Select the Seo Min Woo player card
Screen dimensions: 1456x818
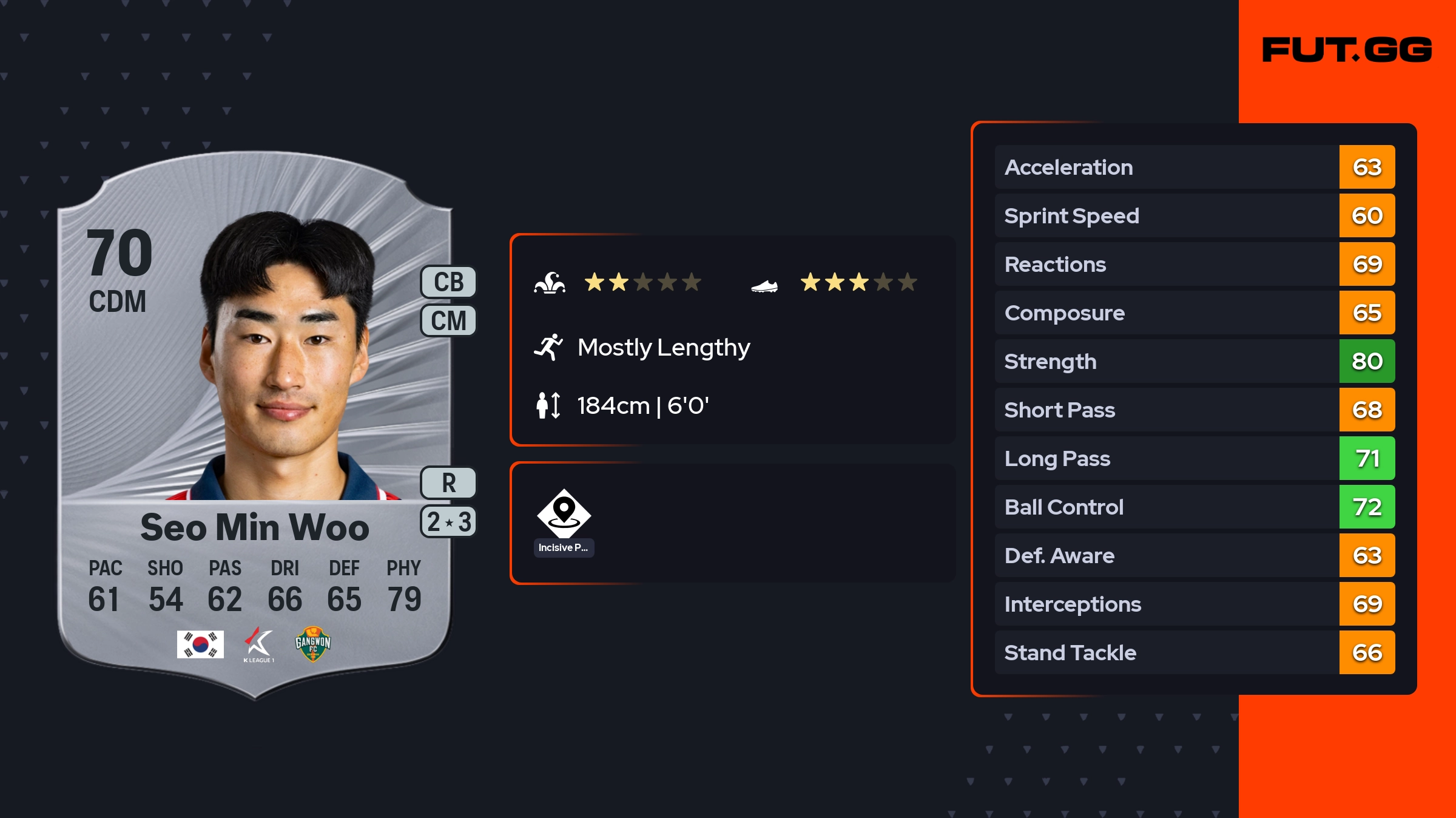255,425
